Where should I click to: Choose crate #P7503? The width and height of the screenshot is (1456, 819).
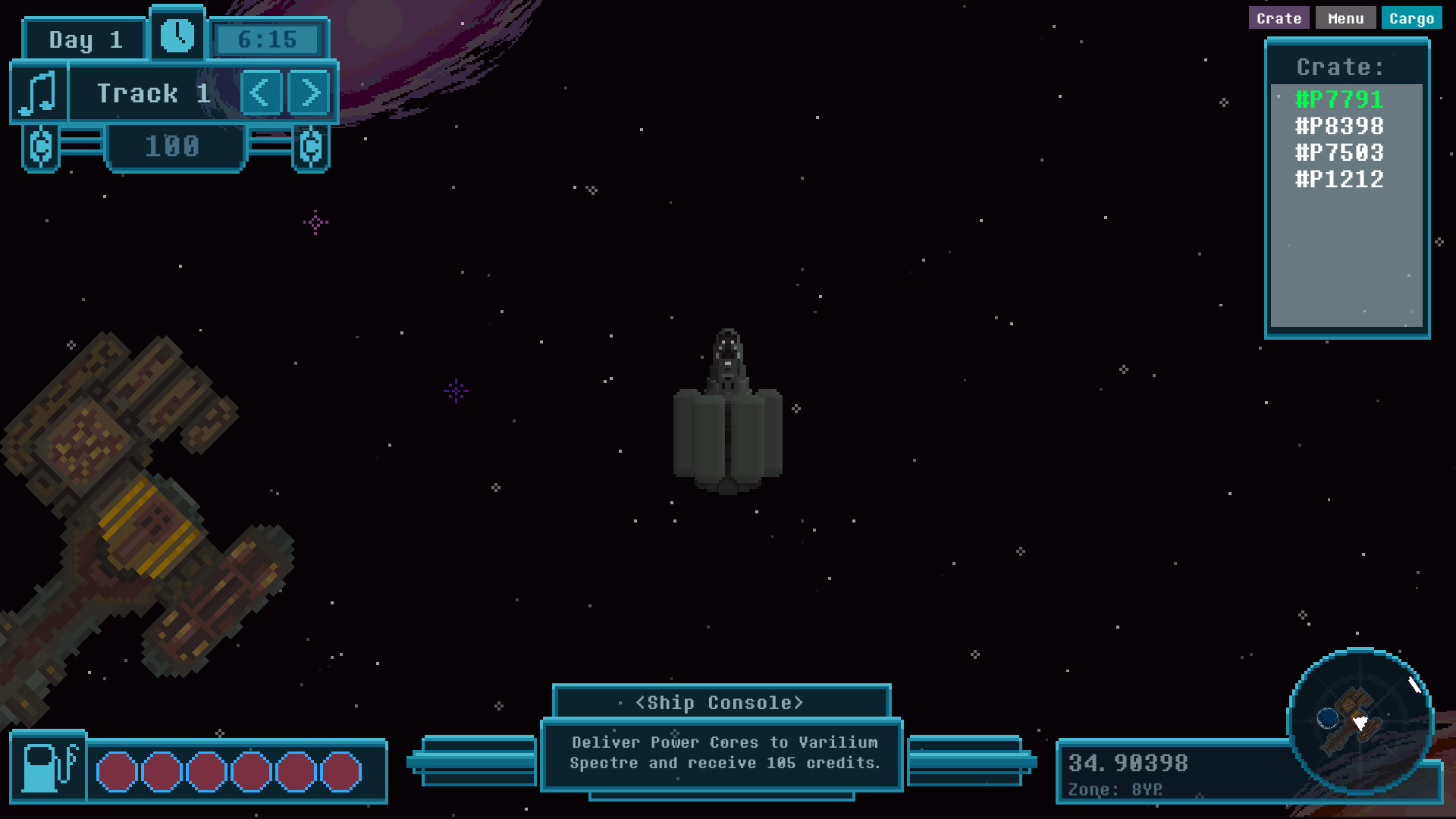(1339, 152)
